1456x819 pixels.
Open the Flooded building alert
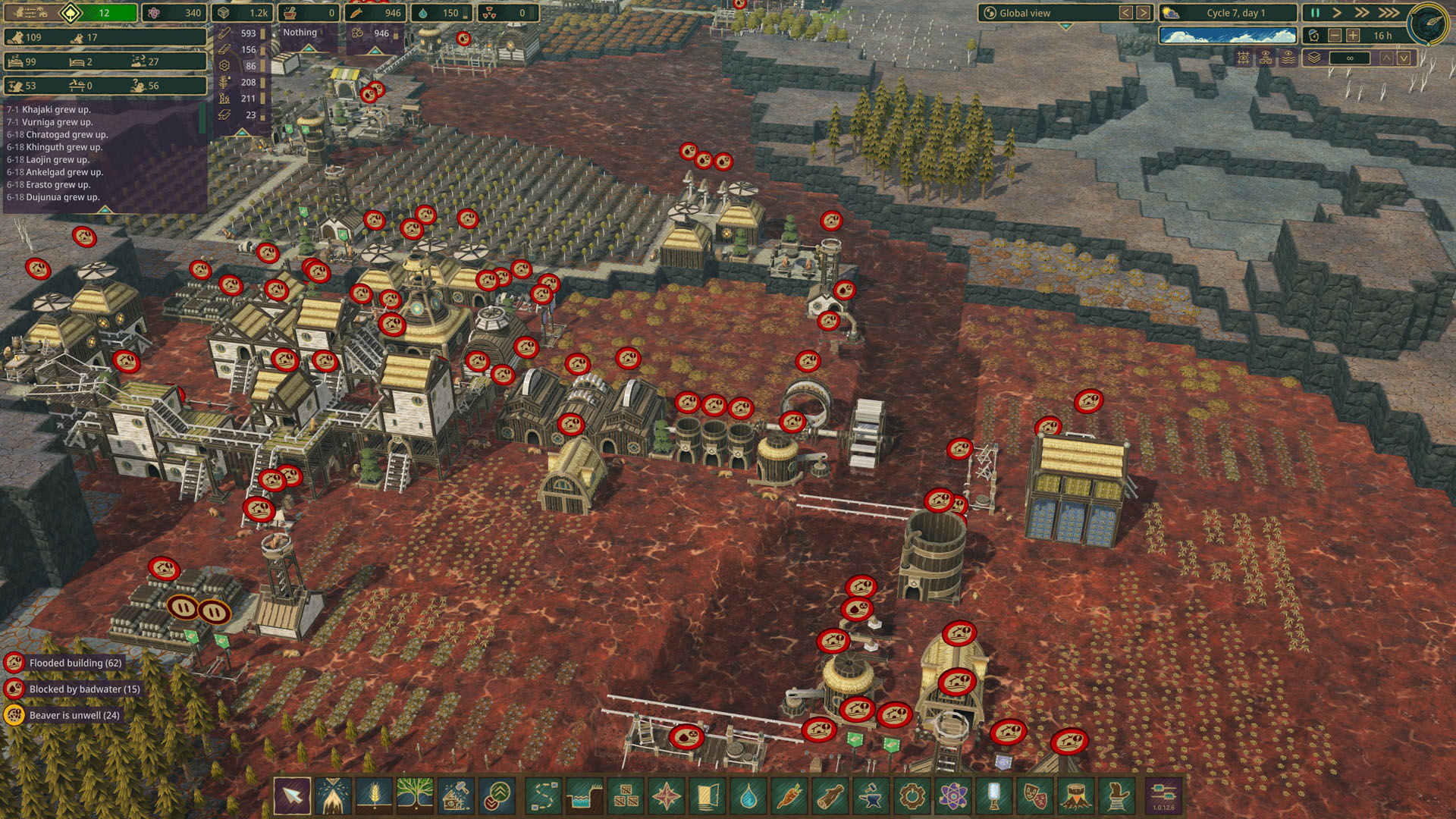pyautogui.click(x=74, y=663)
